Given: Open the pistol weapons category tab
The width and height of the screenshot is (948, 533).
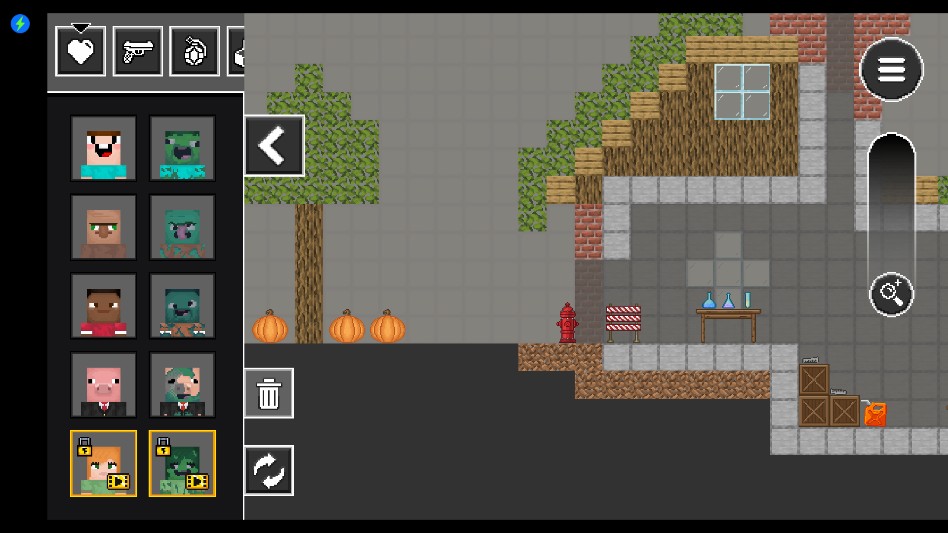Looking at the screenshot, I should (x=138, y=52).
